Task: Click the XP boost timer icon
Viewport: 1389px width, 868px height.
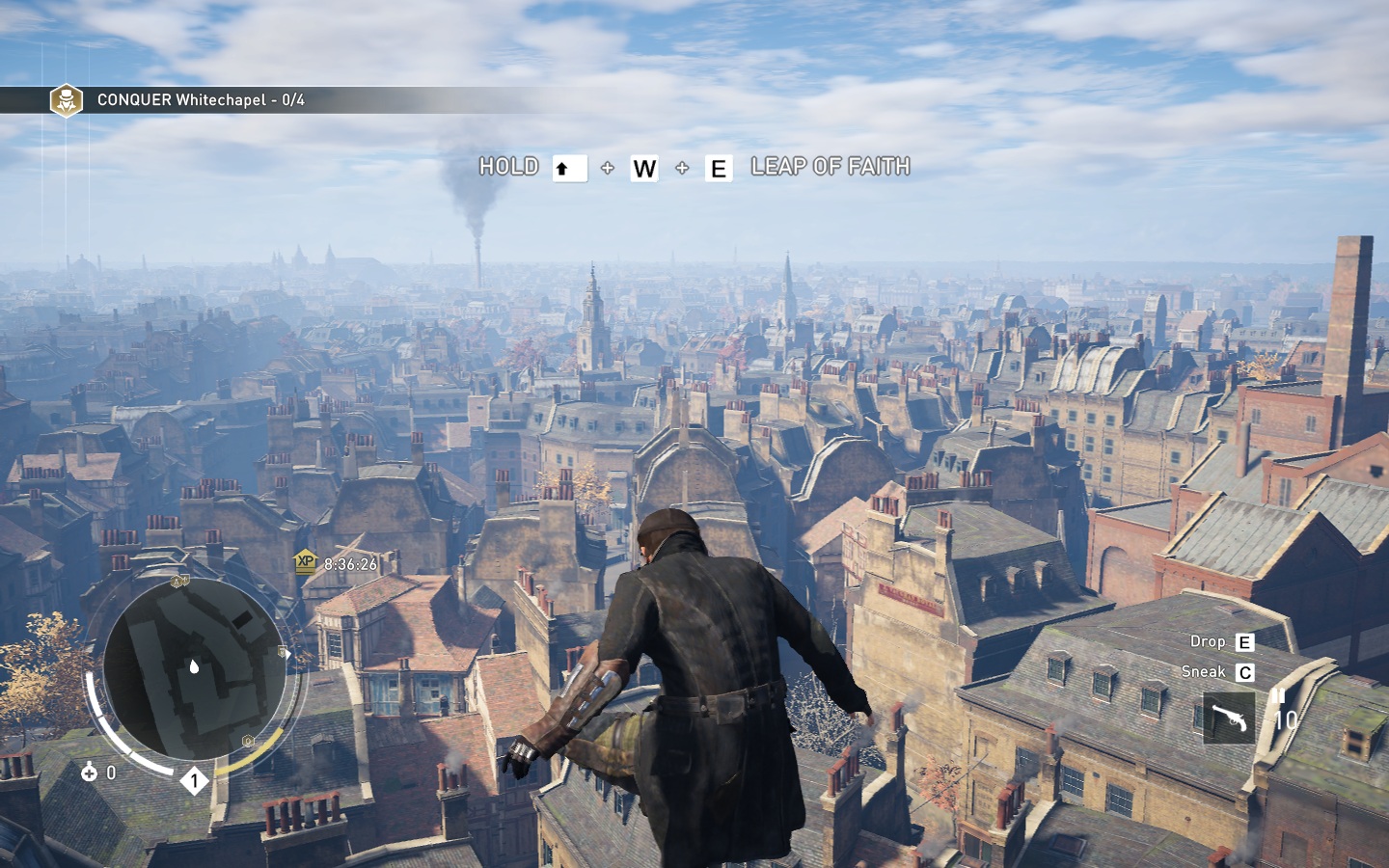Action: (306, 562)
